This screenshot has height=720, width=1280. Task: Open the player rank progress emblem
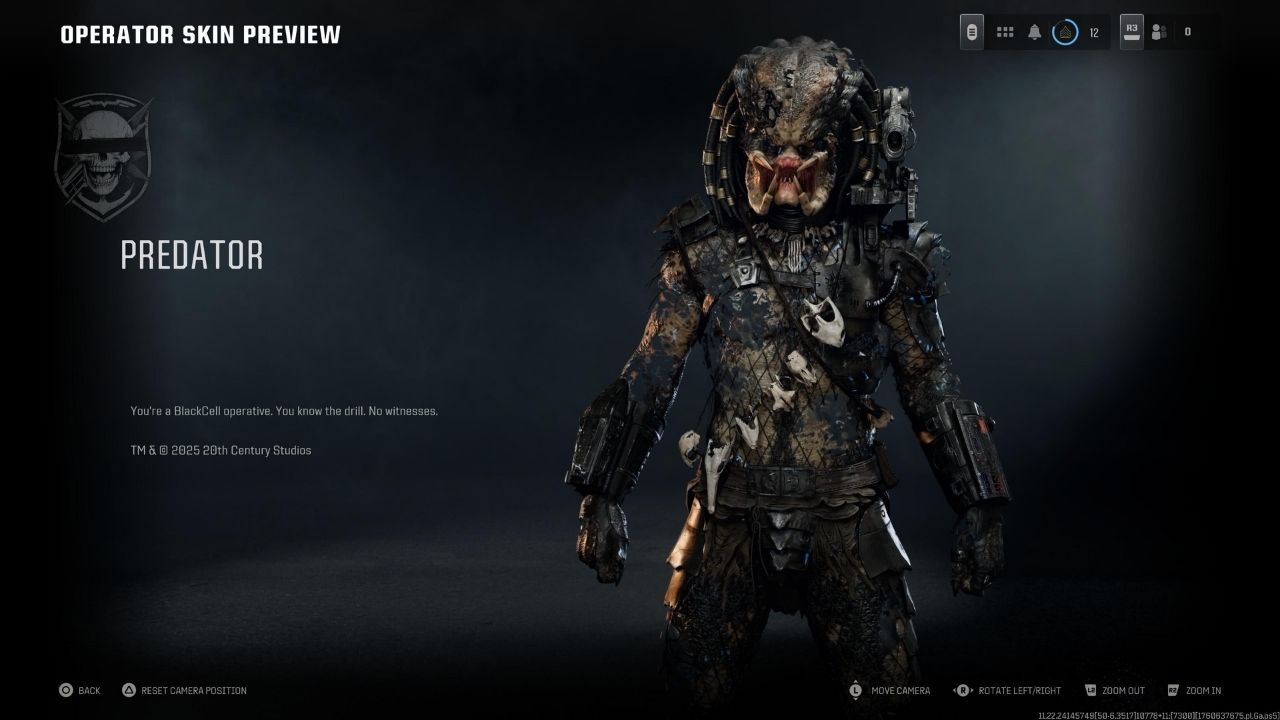click(1065, 32)
